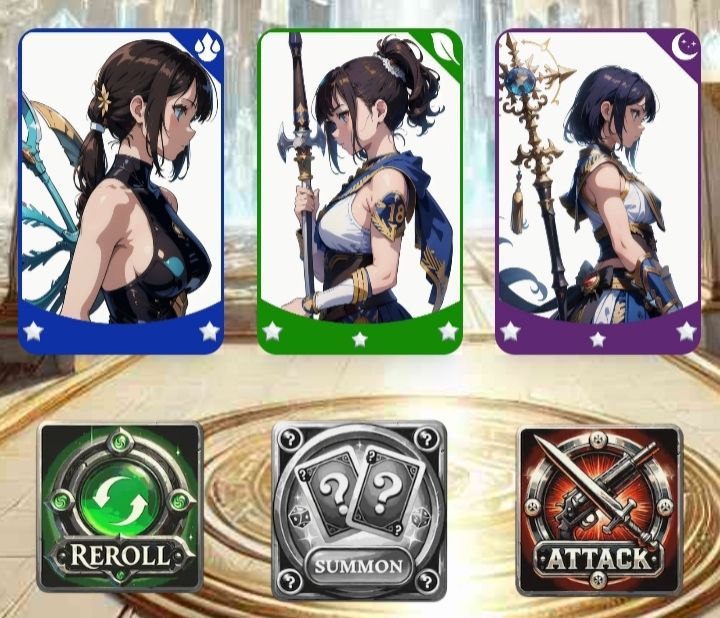The height and width of the screenshot is (618, 720).
Task: Choose the green leaf-element card
Action: click(x=360, y=190)
